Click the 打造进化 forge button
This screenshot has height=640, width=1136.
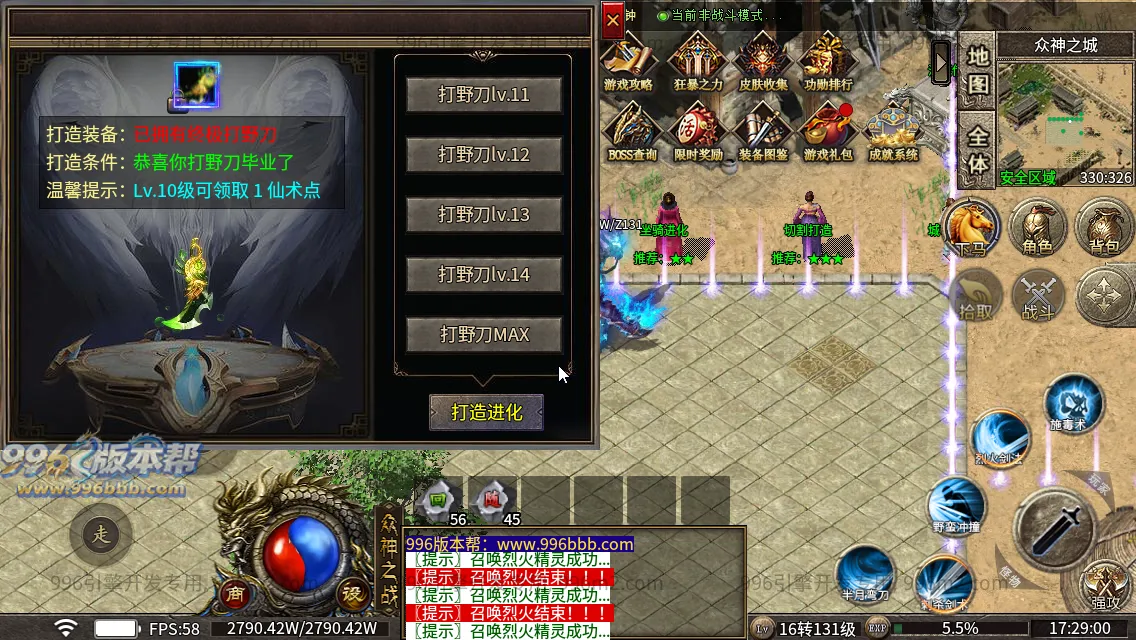click(487, 412)
